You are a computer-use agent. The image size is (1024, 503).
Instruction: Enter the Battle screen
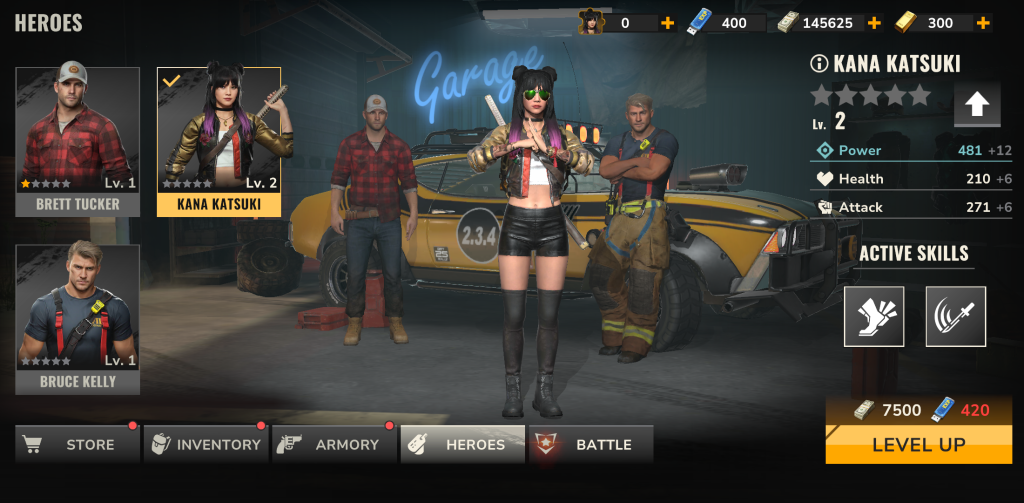(x=591, y=444)
